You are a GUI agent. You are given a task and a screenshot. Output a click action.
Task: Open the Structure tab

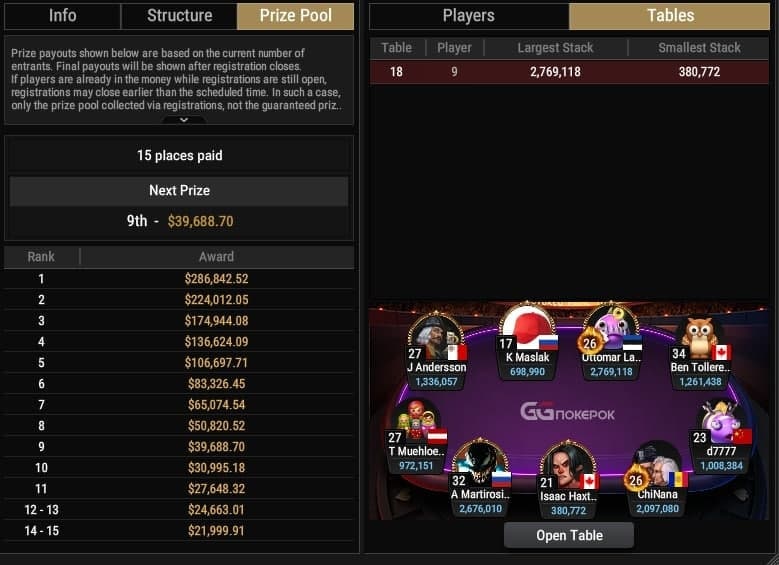179,15
